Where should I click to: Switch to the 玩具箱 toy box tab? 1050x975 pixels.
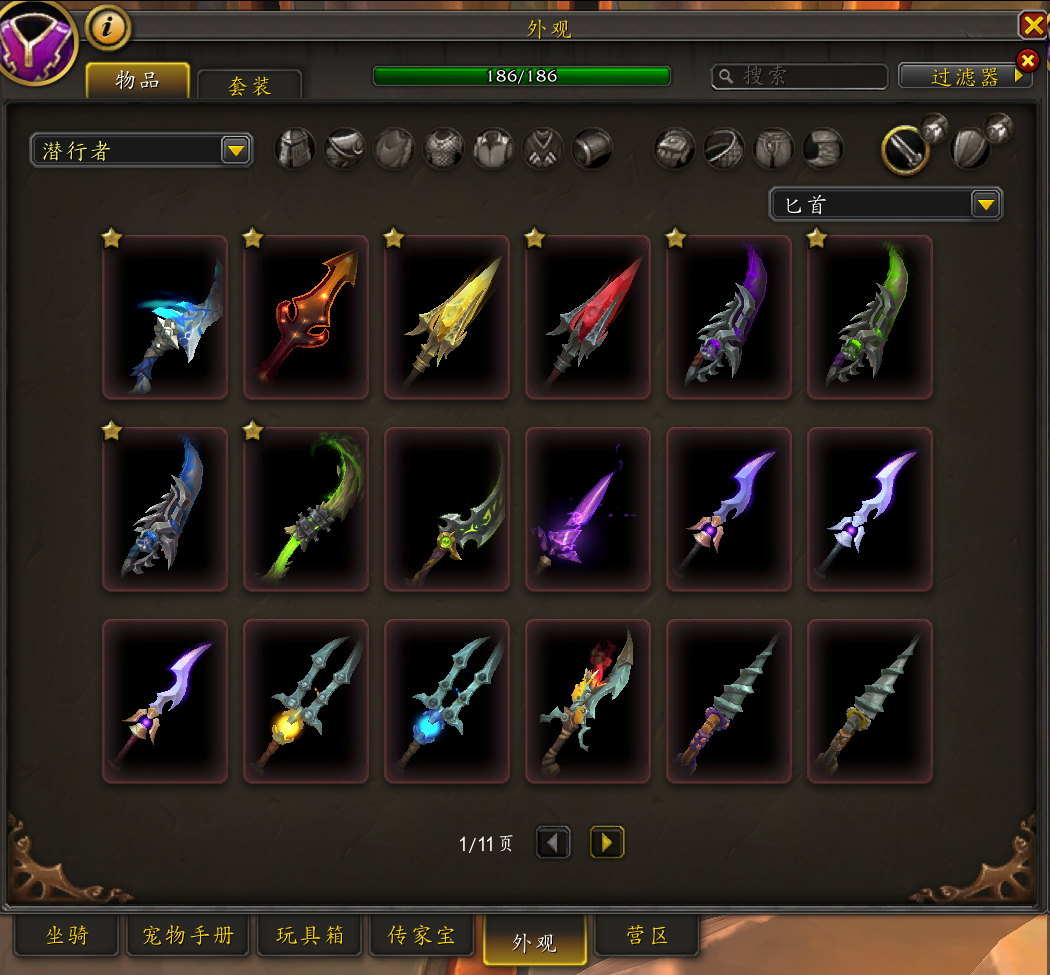coord(309,936)
